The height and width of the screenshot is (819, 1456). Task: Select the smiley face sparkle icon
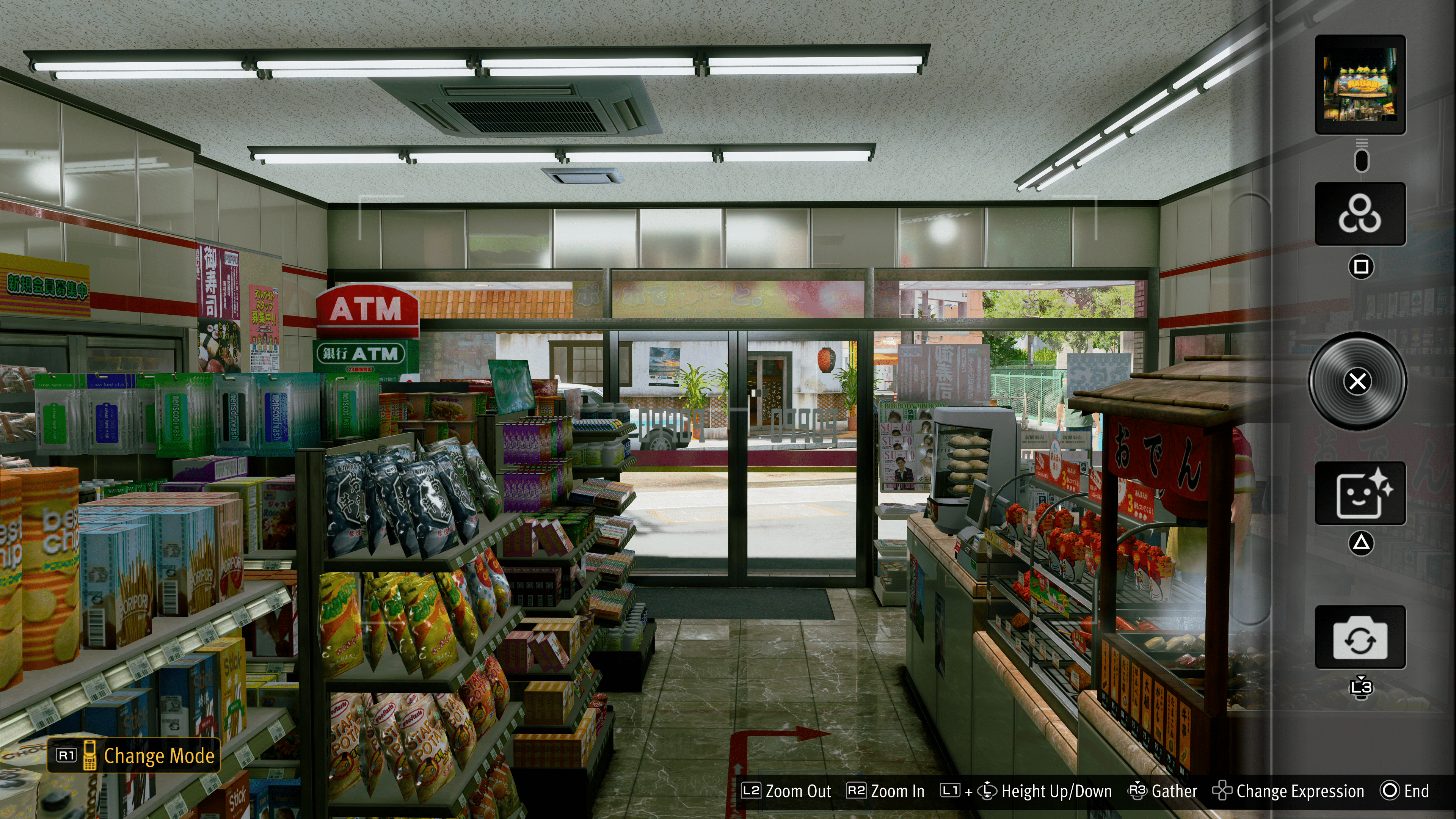[x=1360, y=493]
